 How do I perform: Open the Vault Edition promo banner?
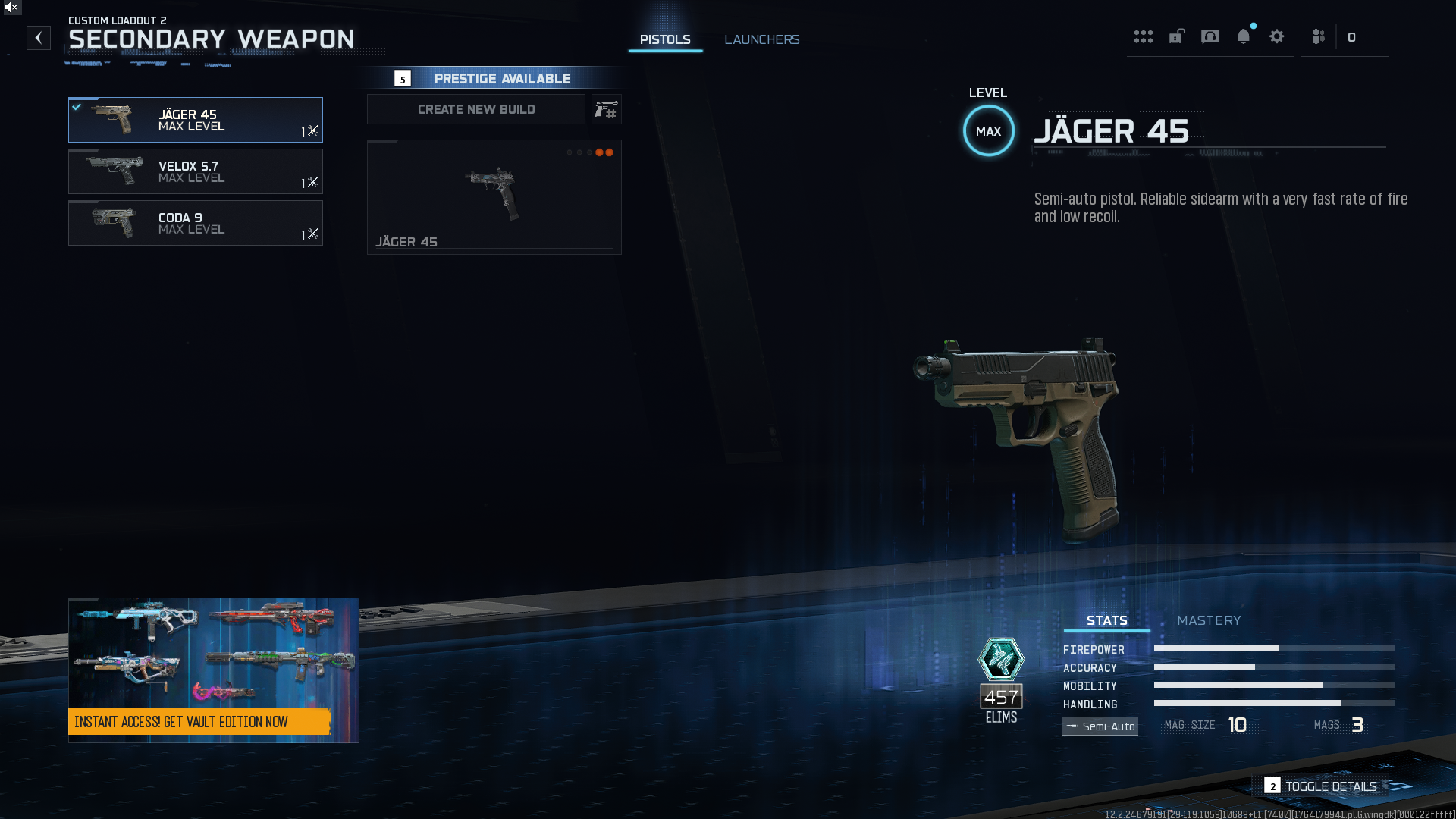click(214, 670)
